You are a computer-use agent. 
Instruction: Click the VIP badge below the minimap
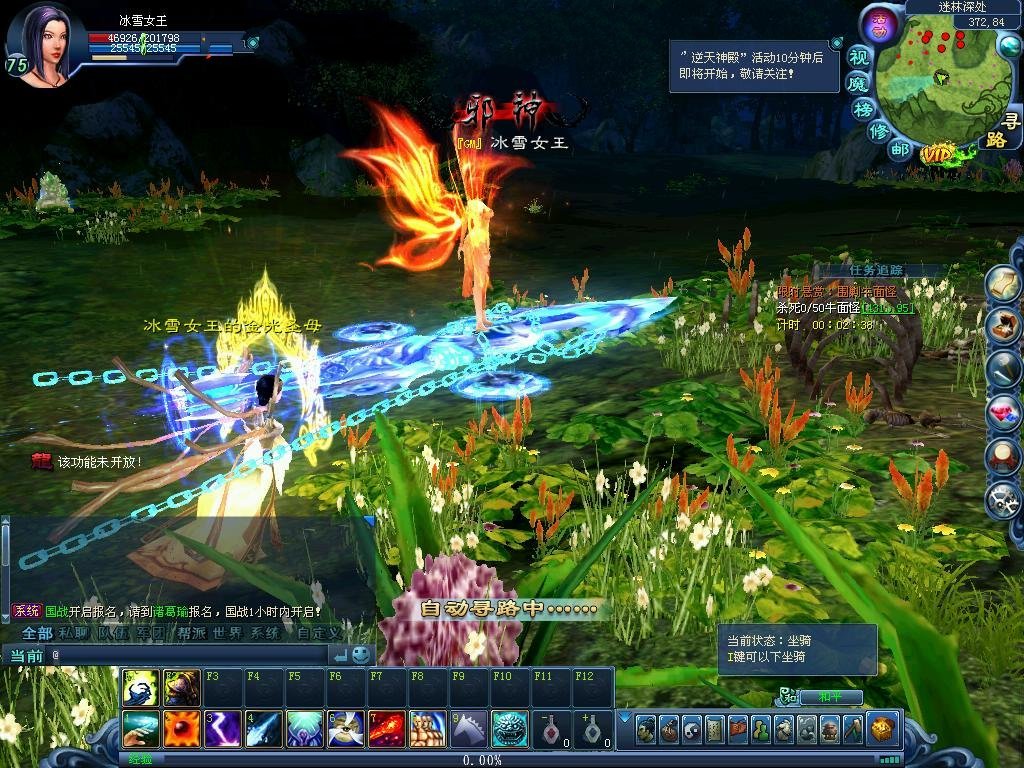(939, 154)
